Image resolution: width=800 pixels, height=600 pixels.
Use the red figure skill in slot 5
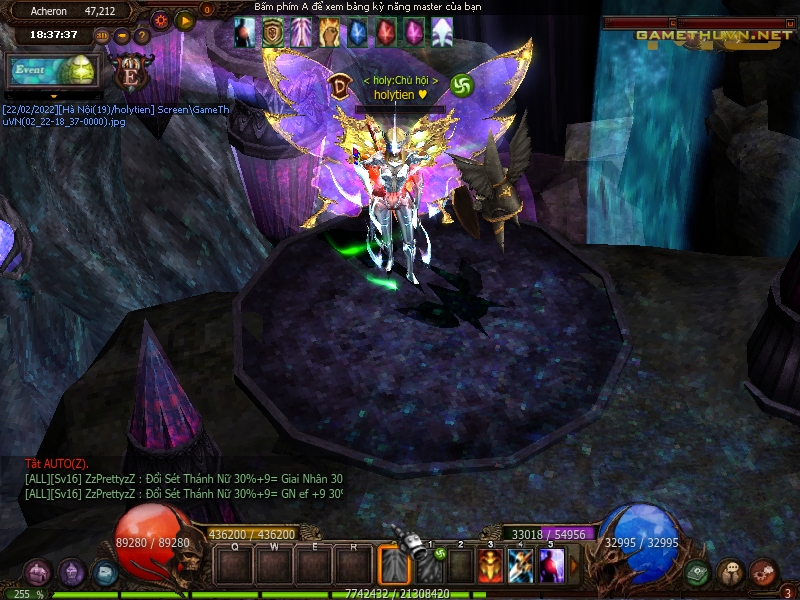(x=551, y=566)
